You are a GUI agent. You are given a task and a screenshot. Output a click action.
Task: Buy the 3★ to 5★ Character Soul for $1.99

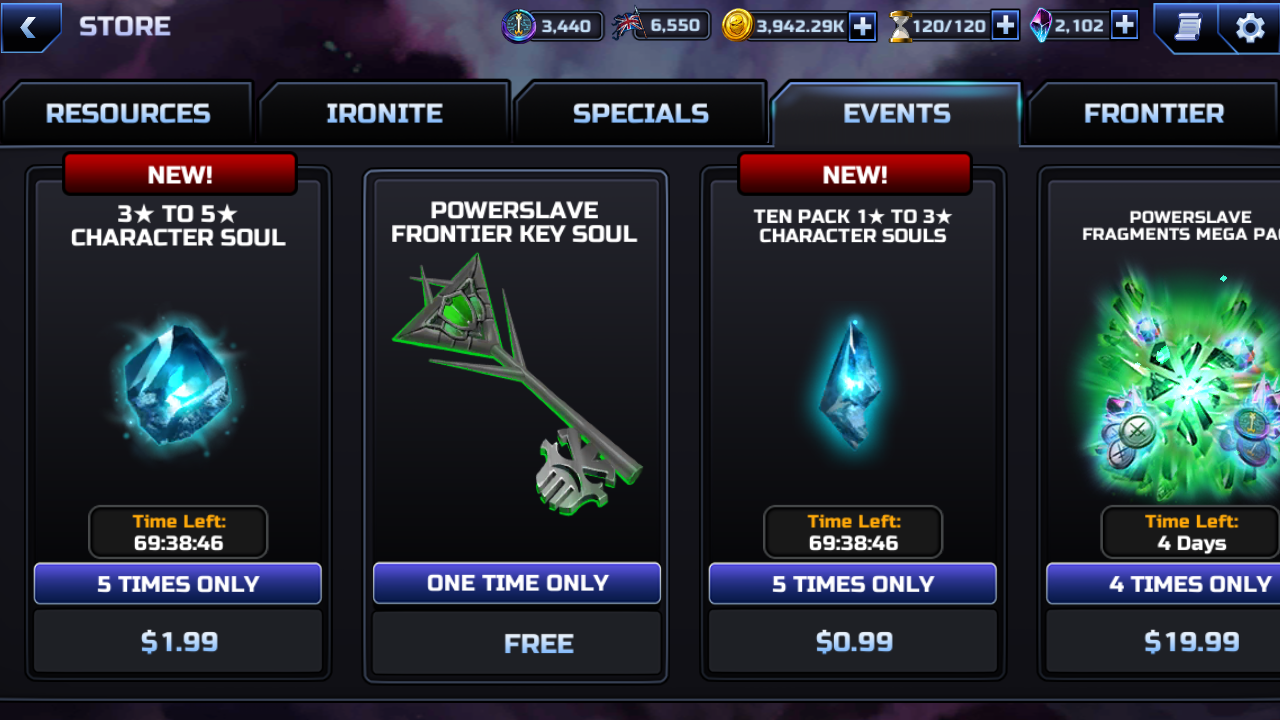[178, 641]
